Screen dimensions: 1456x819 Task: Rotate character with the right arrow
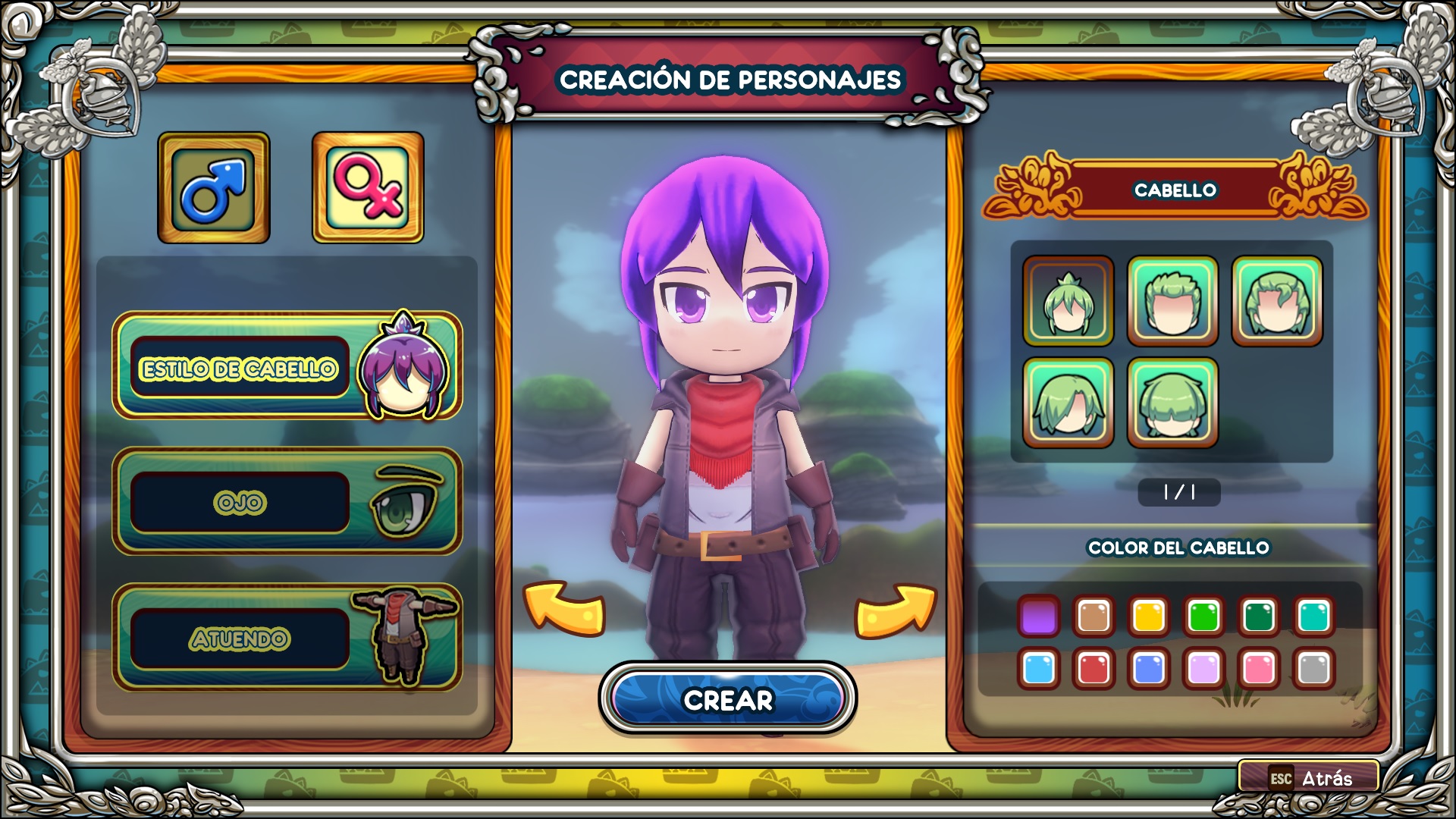(x=895, y=609)
